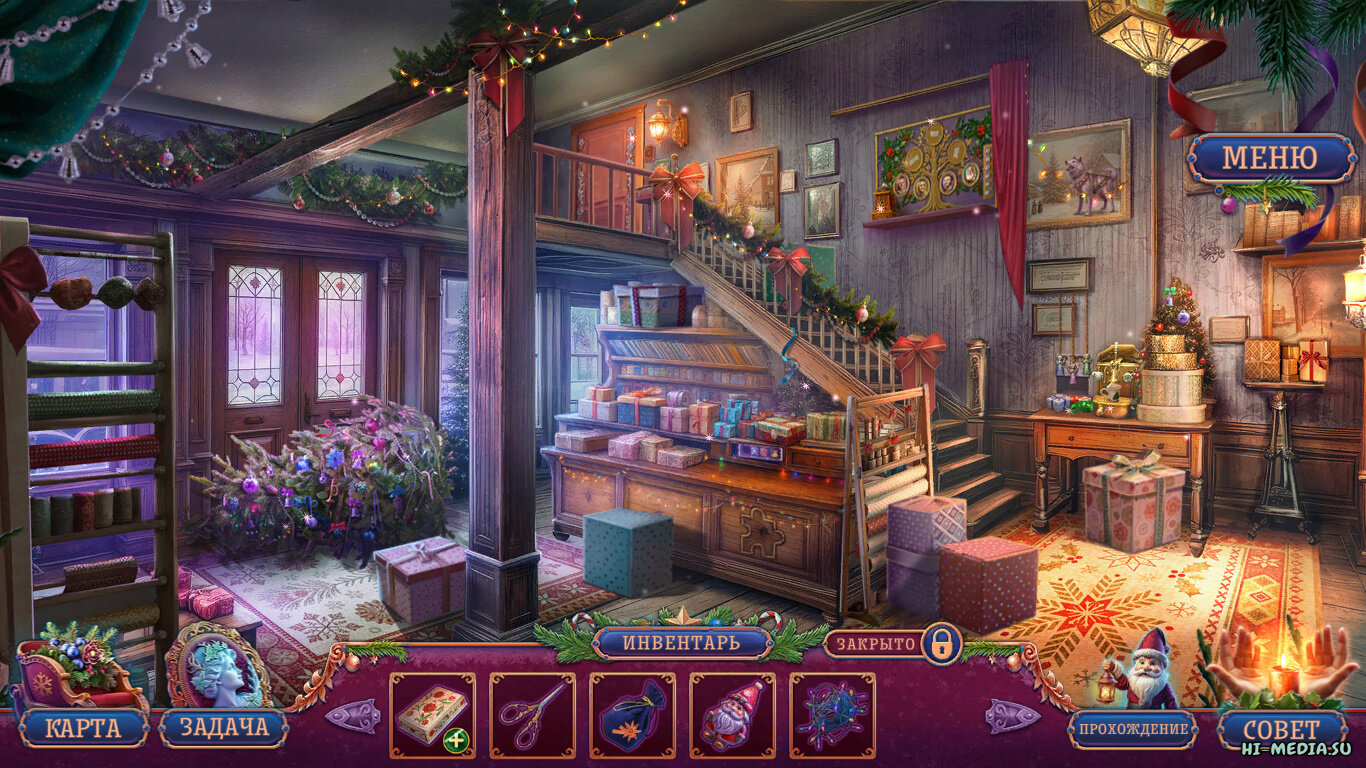This screenshot has height=768, width=1366.
Task: Select the floral box with plus sign
Action: (432, 715)
